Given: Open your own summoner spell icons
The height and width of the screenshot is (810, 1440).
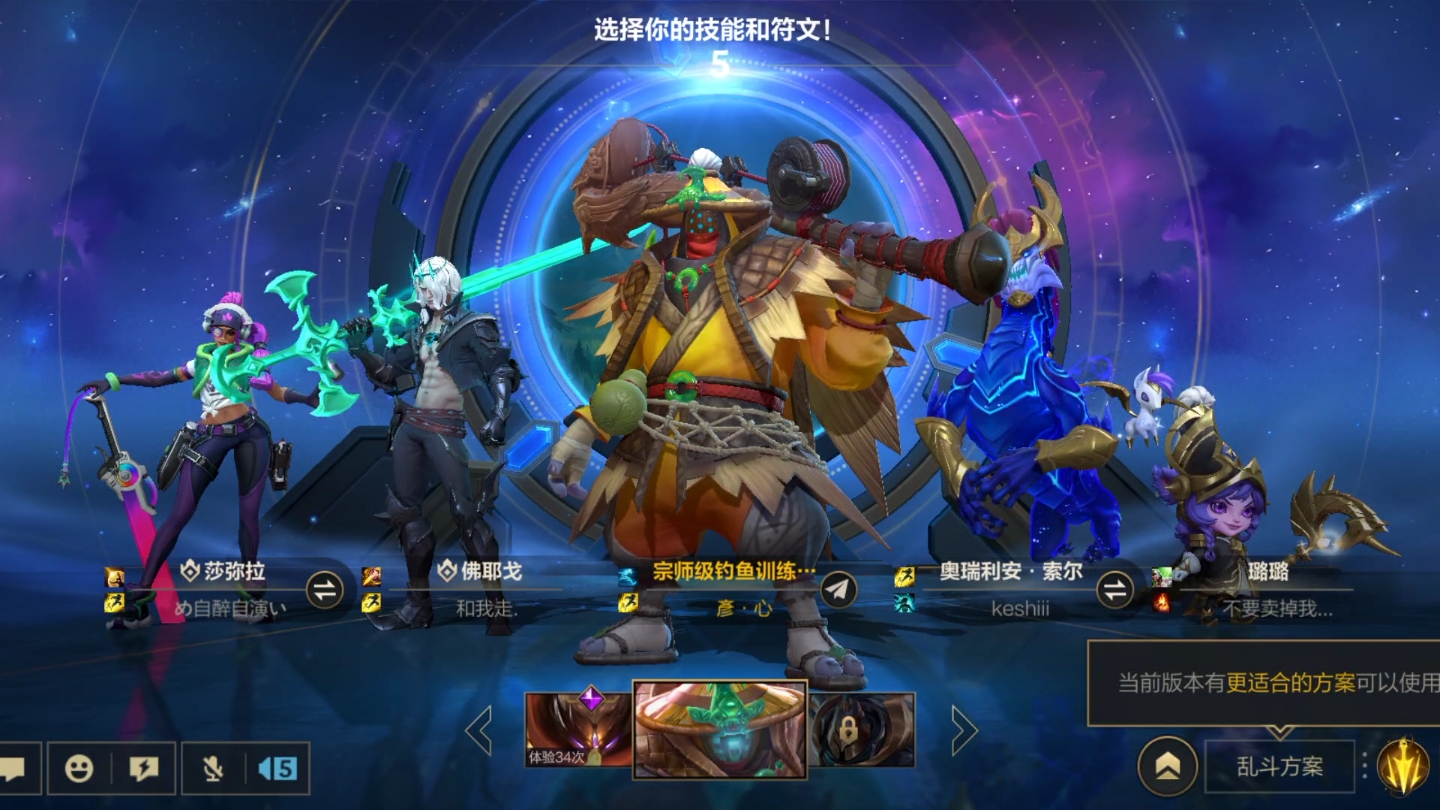Looking at the screenshot, I should (x=627, y=589).
